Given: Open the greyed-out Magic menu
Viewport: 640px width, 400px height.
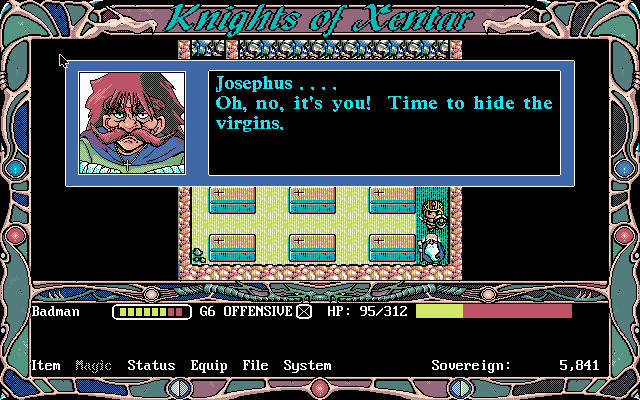Looking at the screenshot, I should tap(94, 366).
